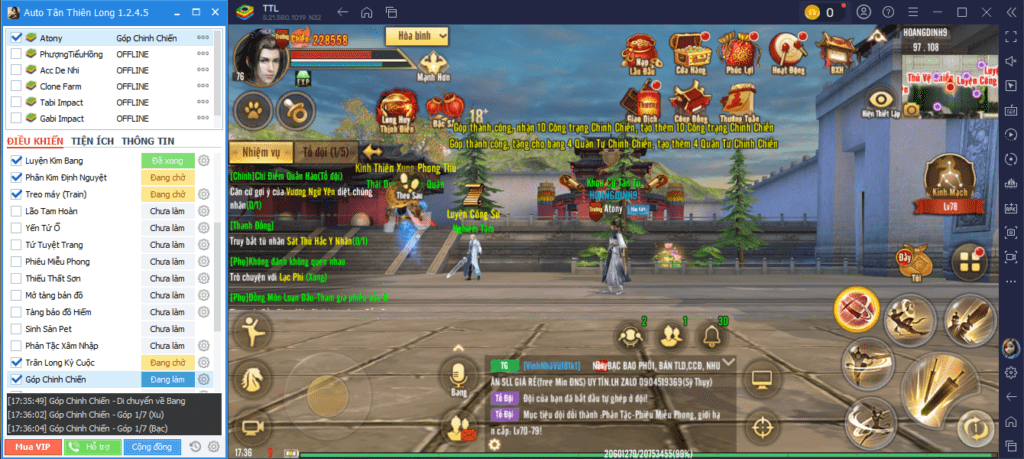Tap the horse mount button
This screenshot has height=459, width=1024.
(251, 378)
